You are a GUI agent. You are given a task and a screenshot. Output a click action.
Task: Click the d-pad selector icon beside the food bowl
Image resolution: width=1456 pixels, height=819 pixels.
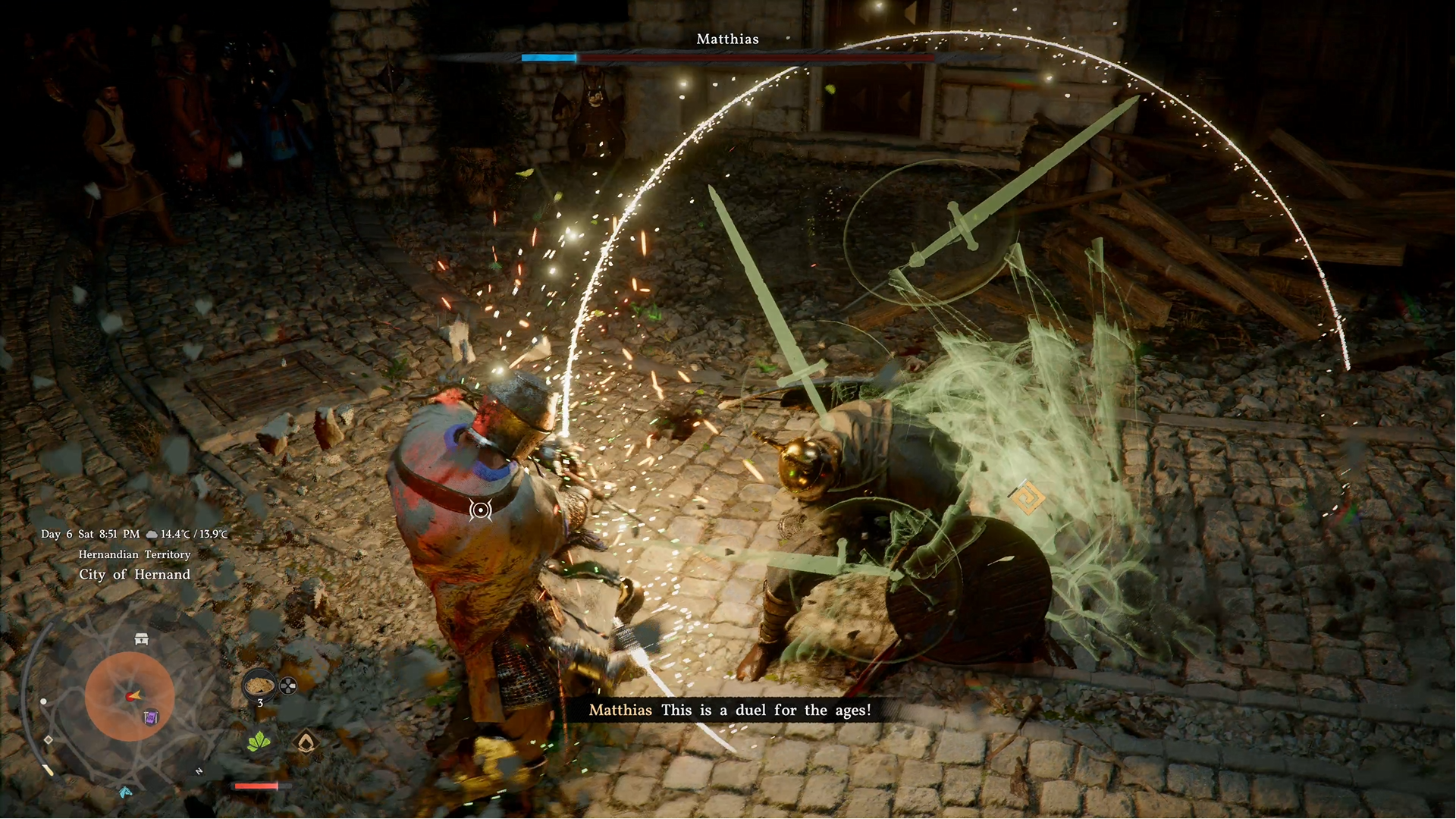287,686
